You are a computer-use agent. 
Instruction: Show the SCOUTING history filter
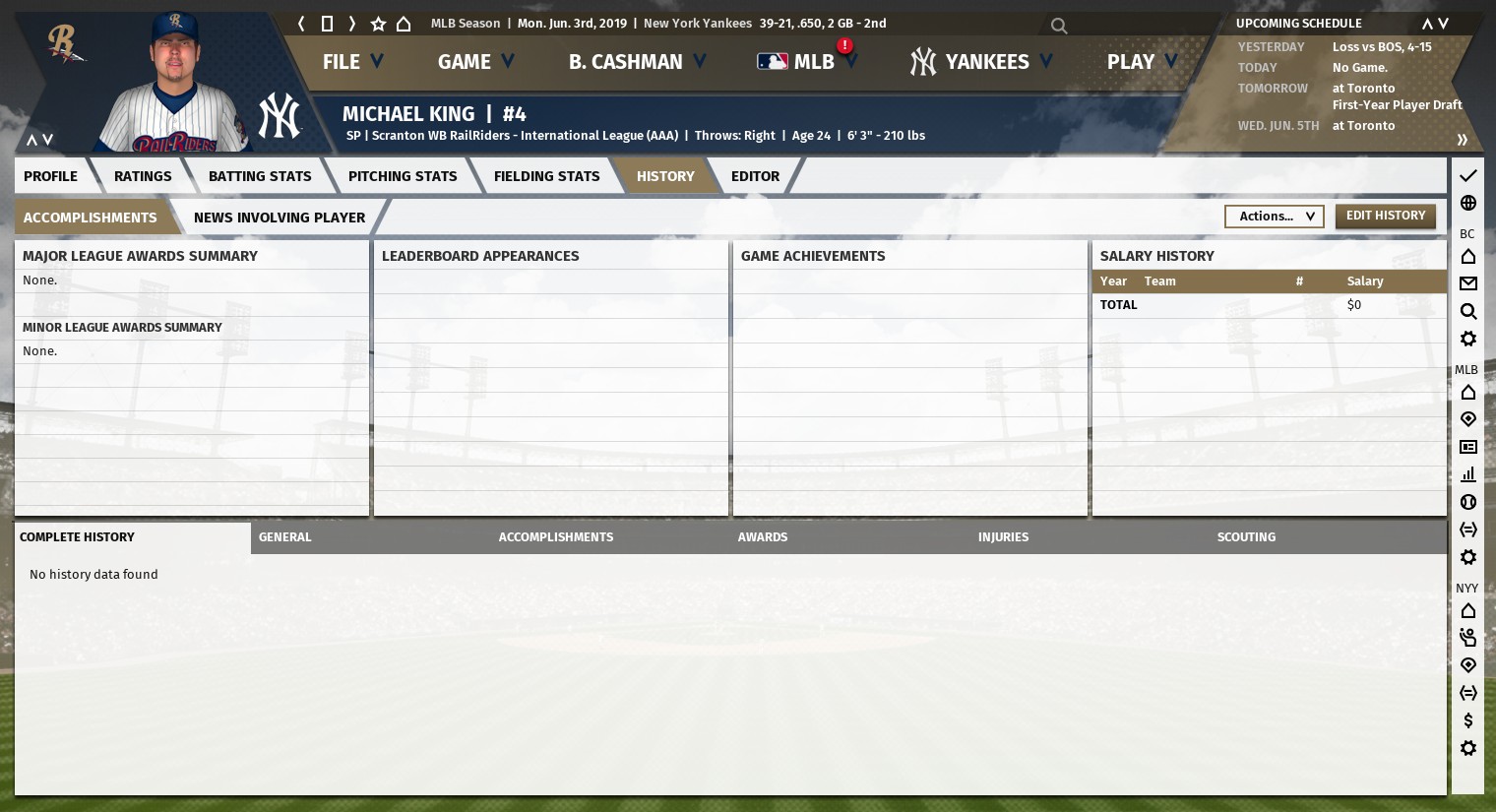pyautogui.click(x=1246, y=537)
